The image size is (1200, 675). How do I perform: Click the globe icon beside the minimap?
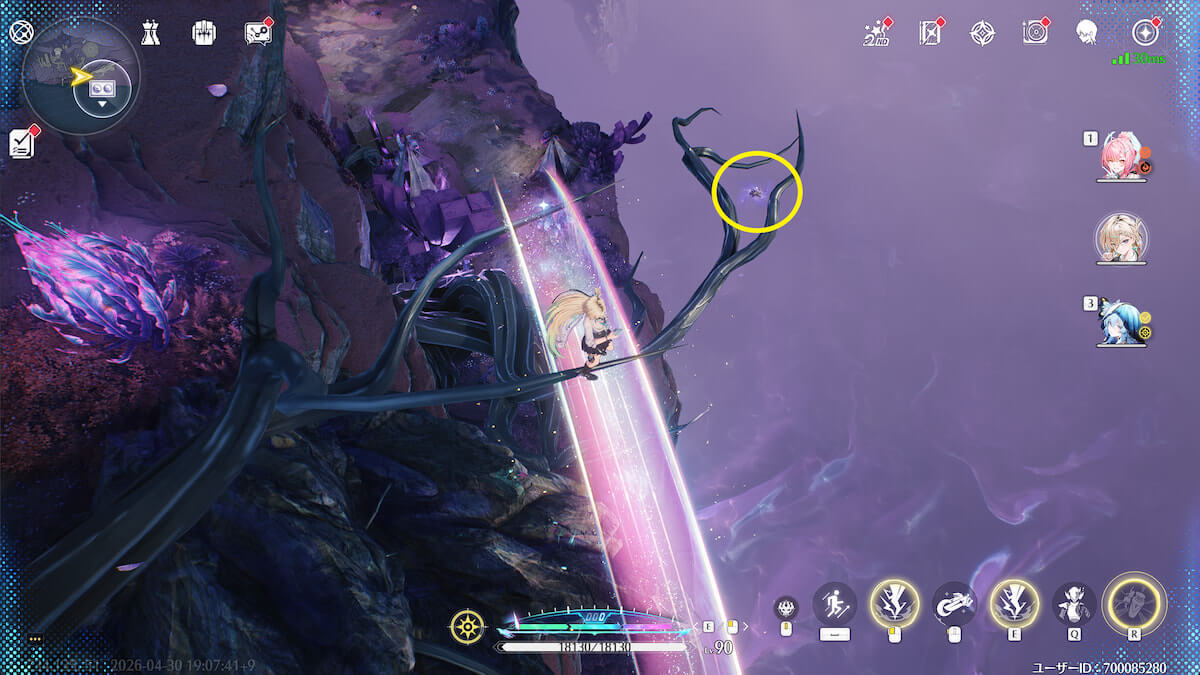[22, 32]
